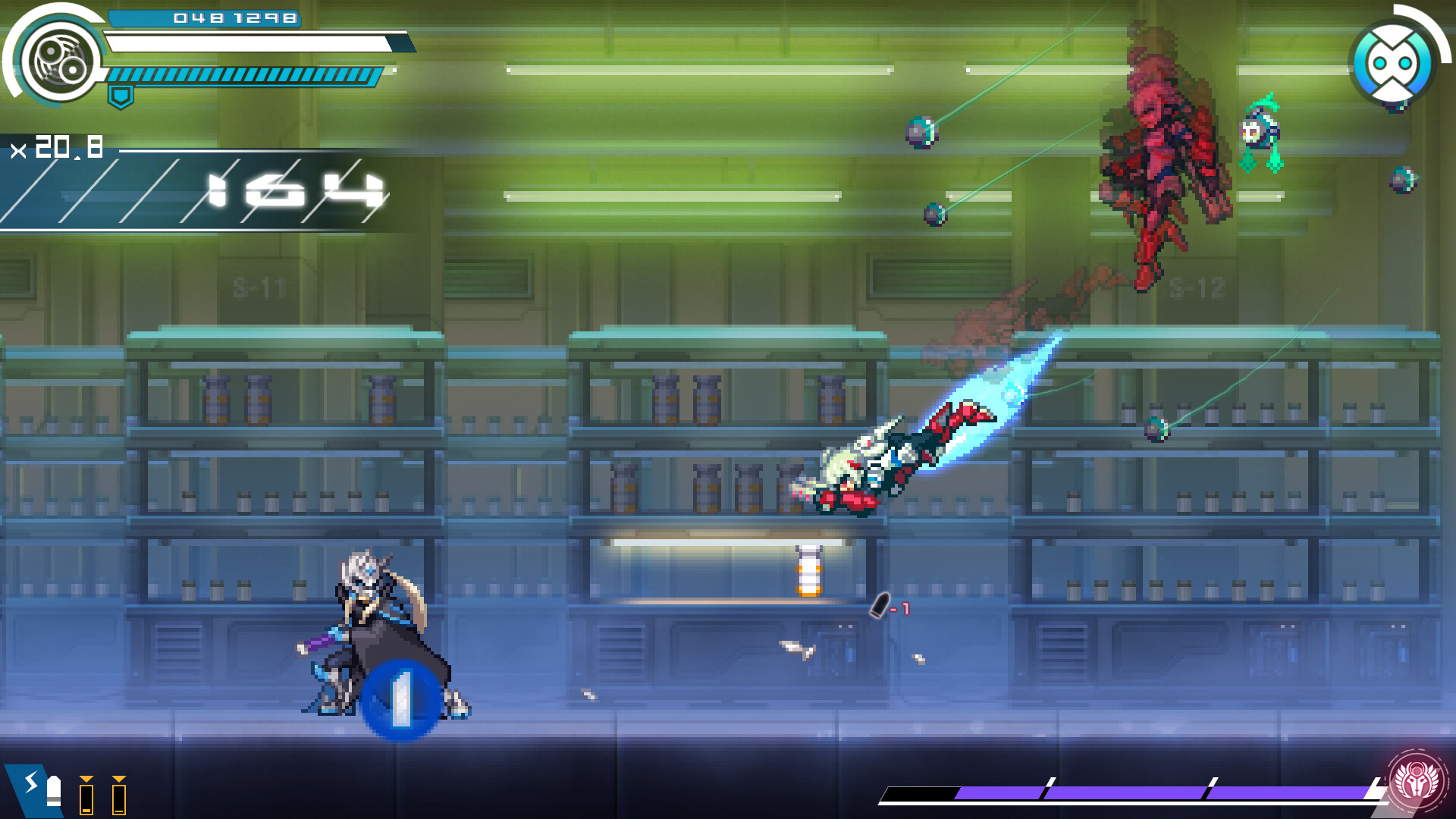Image resolution: width=1456 pixels, height=819 pixels.
Task: Click the blue shield badge under health bar
Action: point(121,96)
